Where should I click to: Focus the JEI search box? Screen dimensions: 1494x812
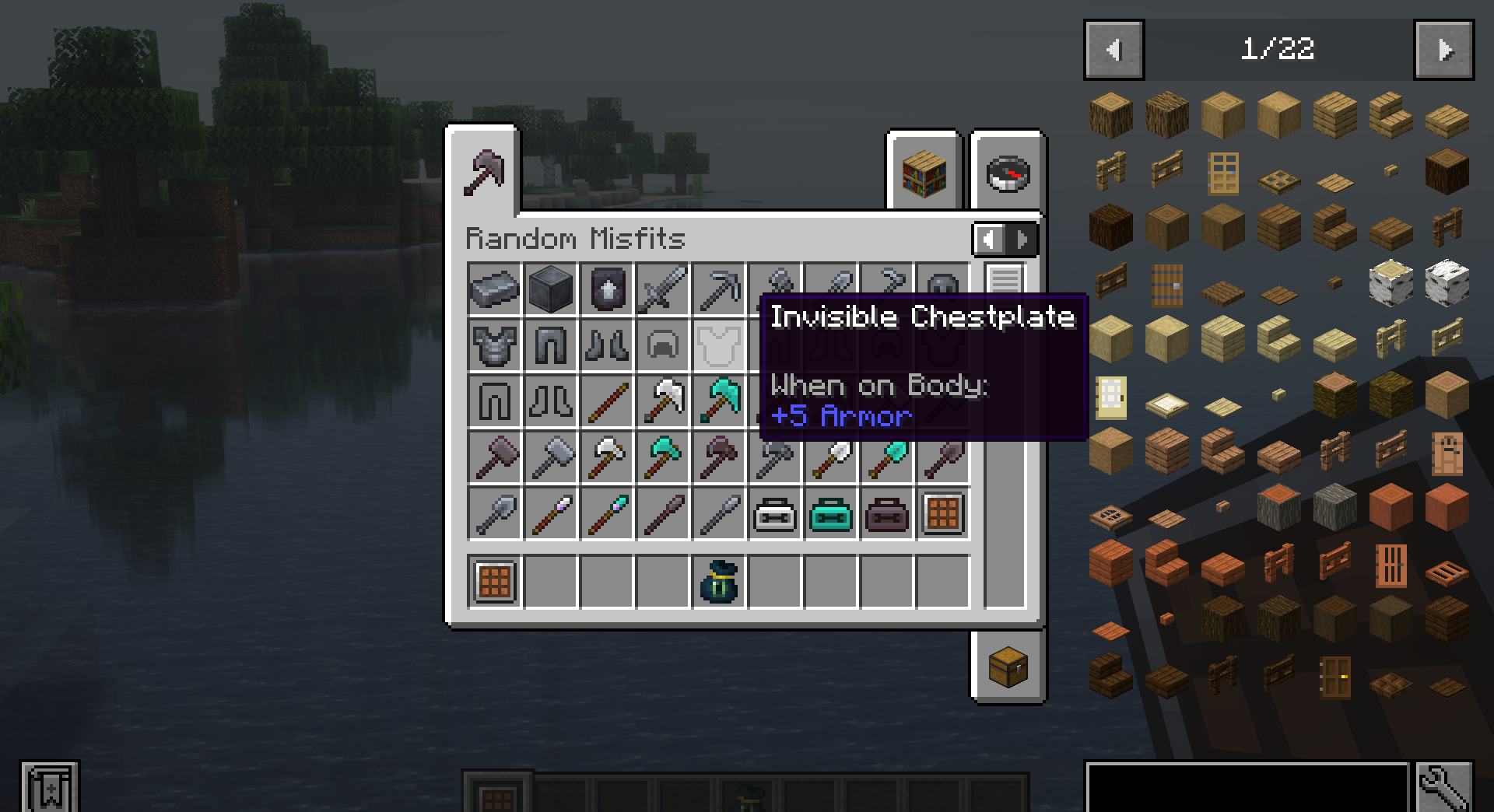click(1247, 787)
